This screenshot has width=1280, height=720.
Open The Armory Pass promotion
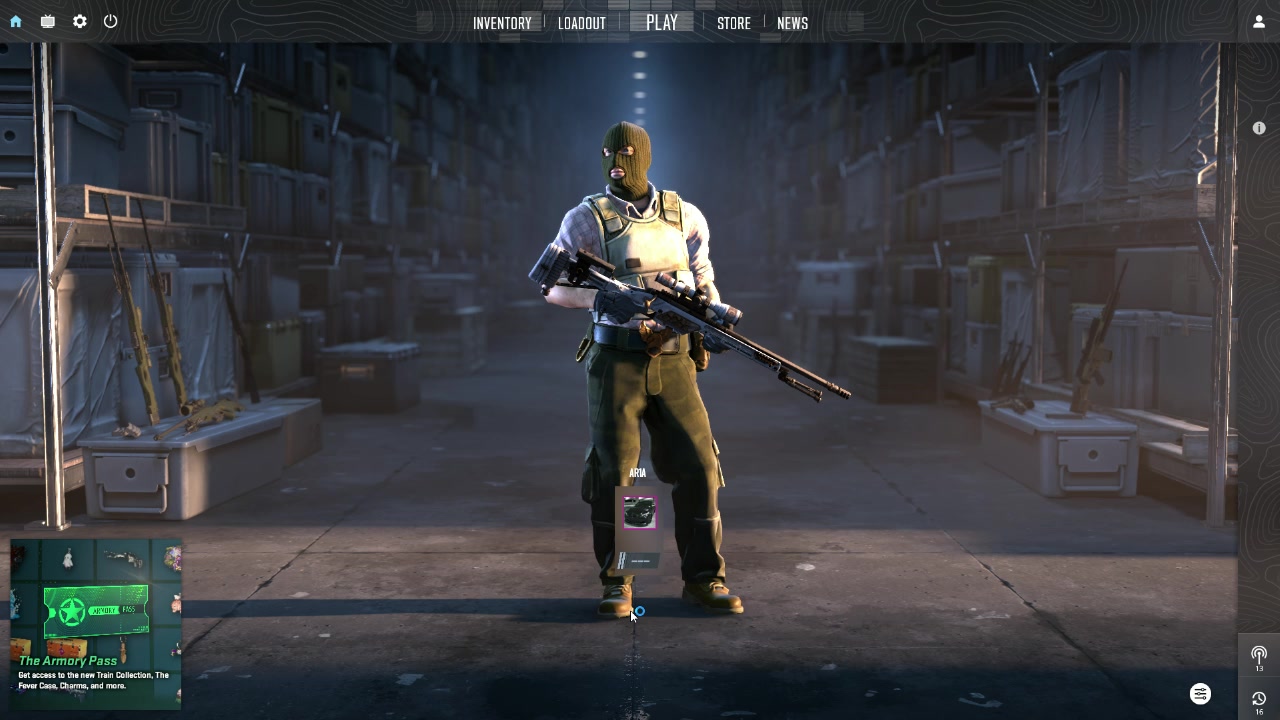pos(96,625)
